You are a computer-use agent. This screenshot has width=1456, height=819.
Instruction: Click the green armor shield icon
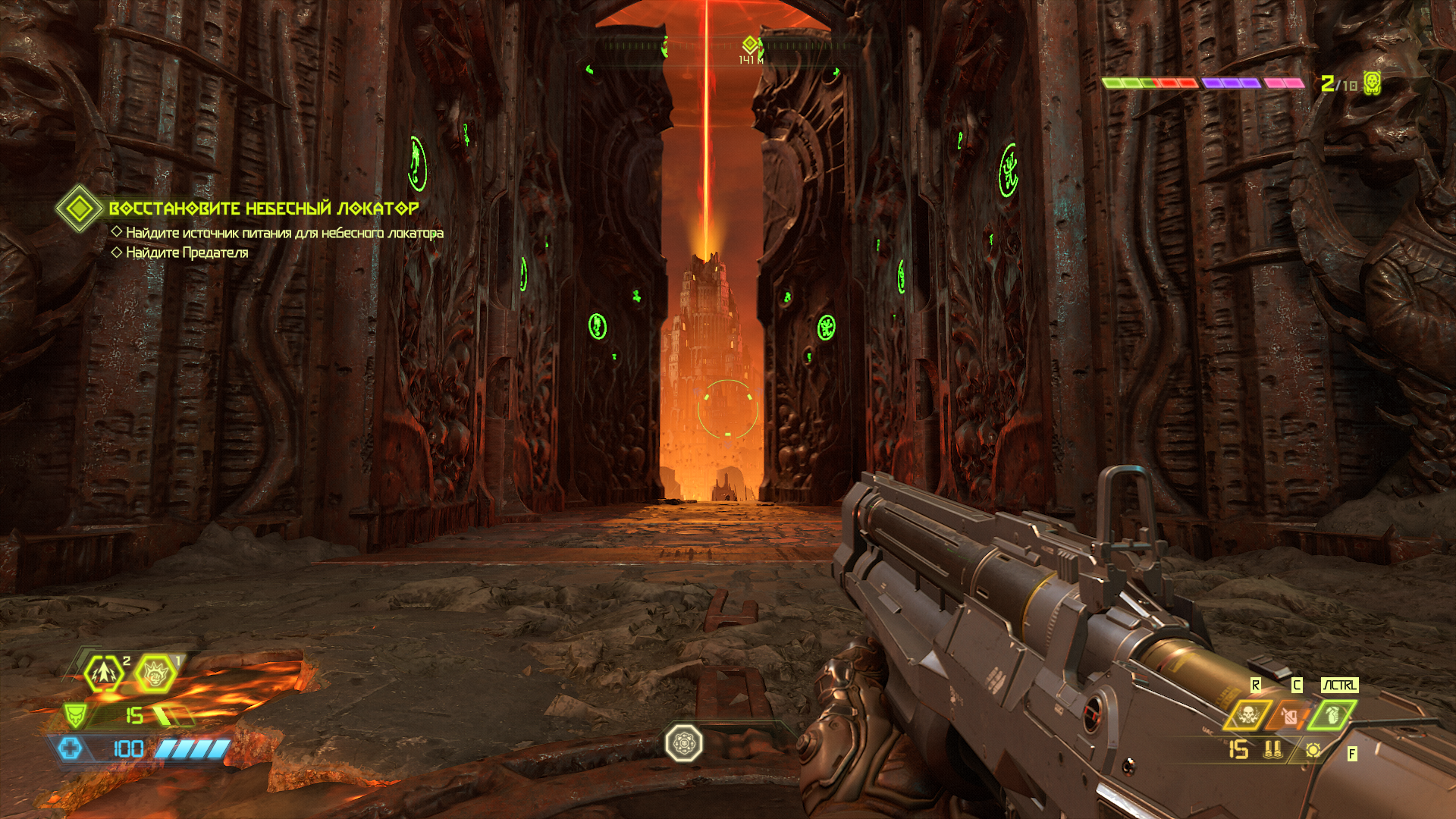click(x=75, y=714)
